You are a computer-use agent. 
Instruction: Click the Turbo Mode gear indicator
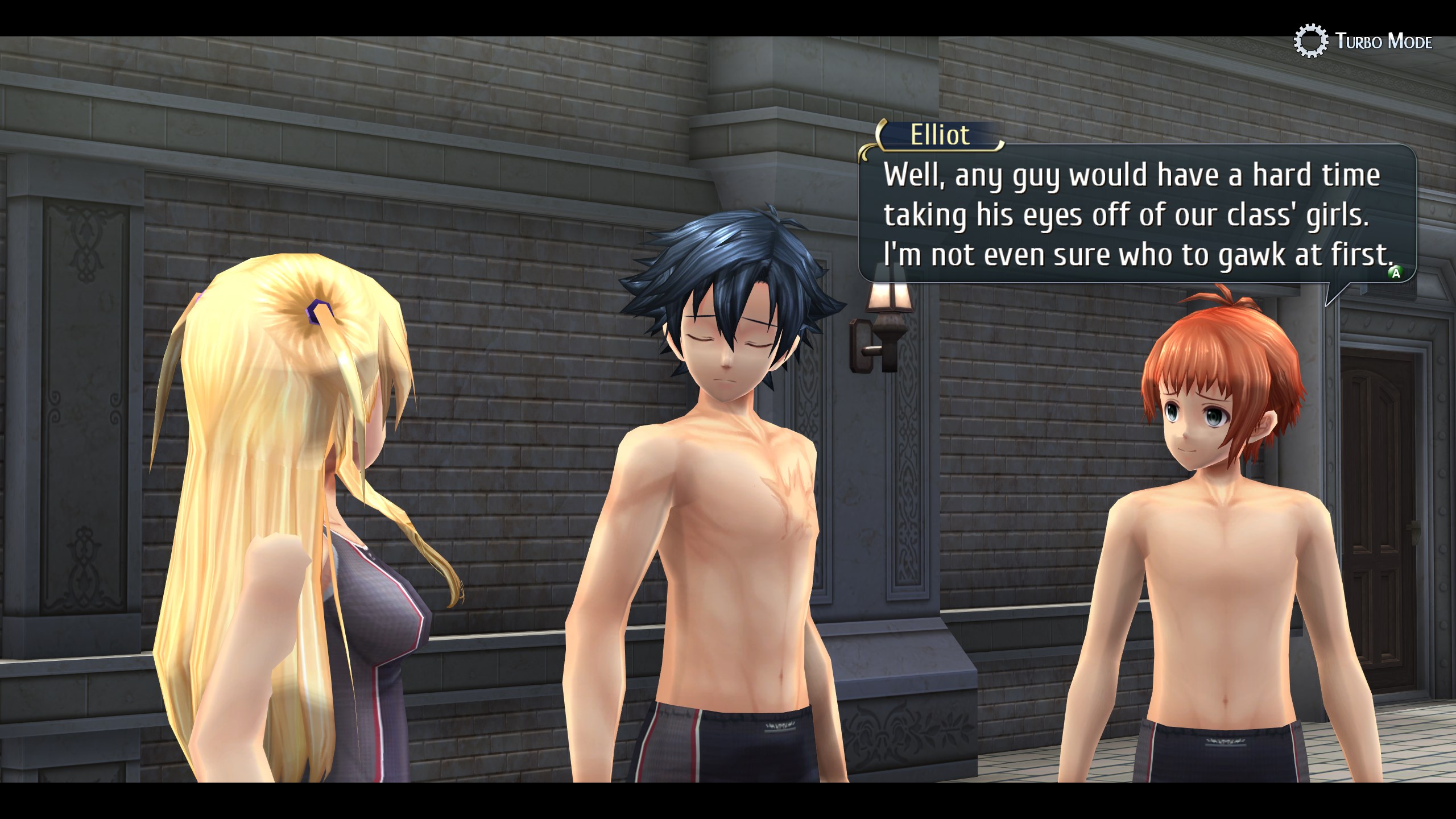(x=1311, y=41)
